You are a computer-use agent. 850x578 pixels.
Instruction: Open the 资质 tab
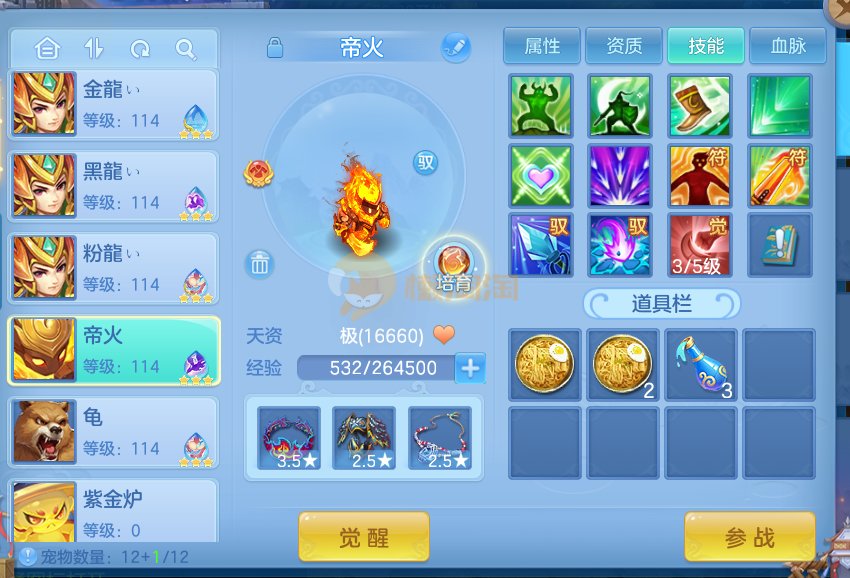(624, 46)
